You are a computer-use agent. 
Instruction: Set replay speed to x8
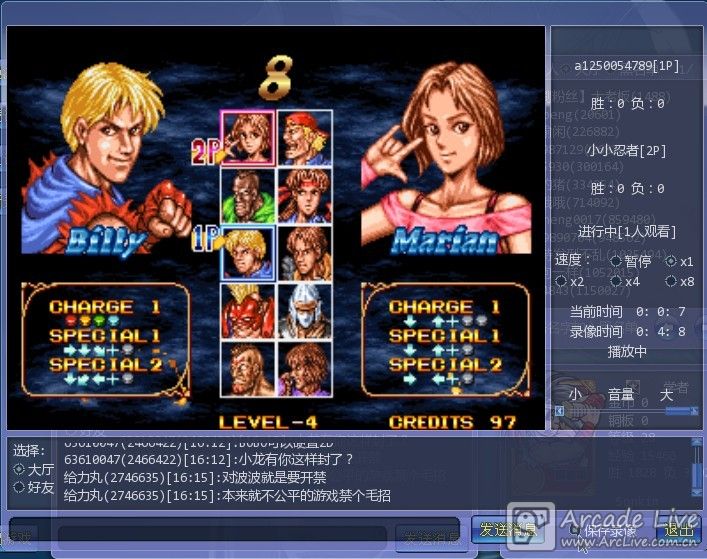click(x=672, y=282)
